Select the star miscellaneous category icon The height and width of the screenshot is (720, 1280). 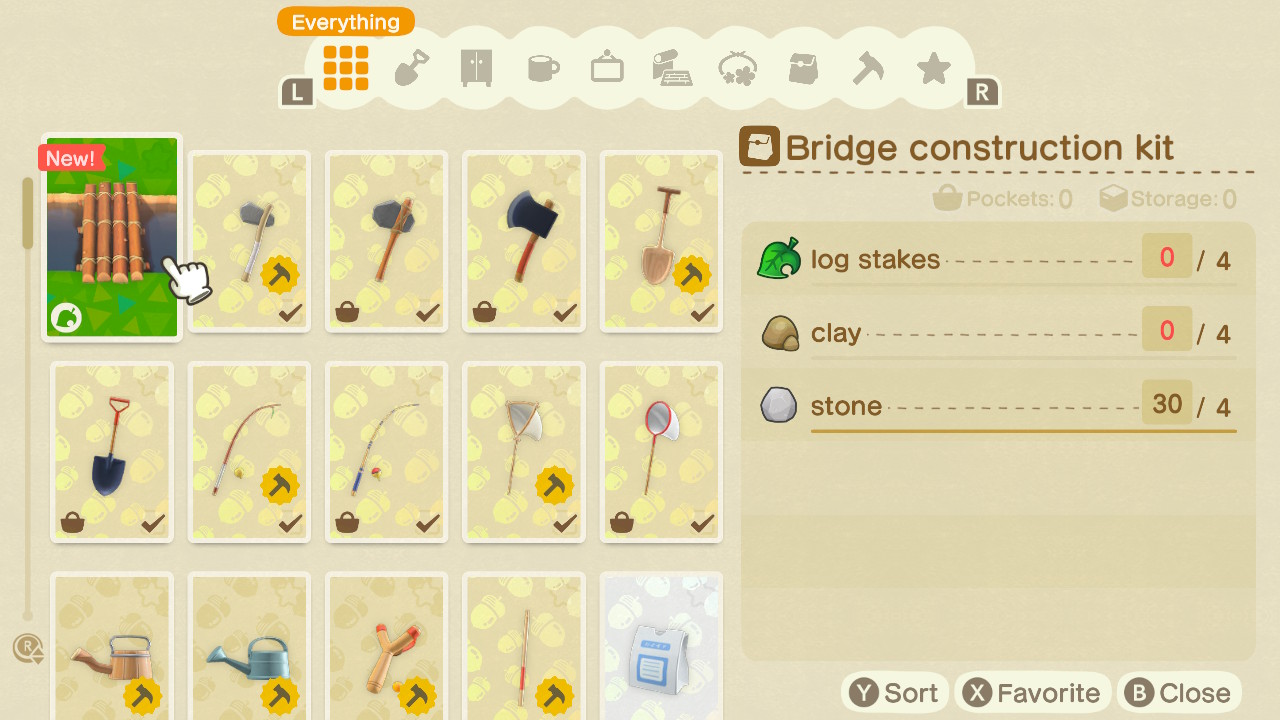pos(933,68)
